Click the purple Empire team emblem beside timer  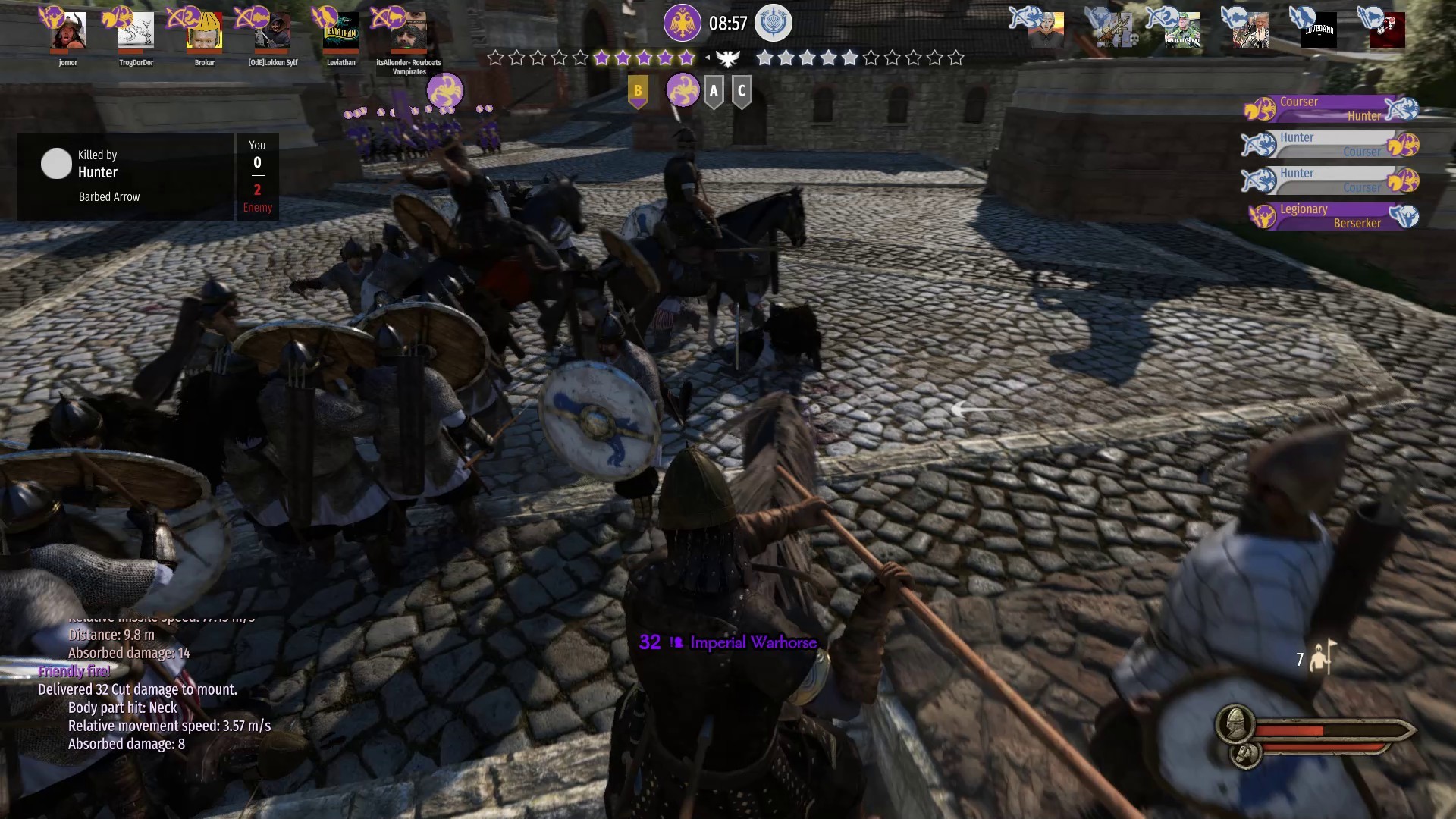682,23
